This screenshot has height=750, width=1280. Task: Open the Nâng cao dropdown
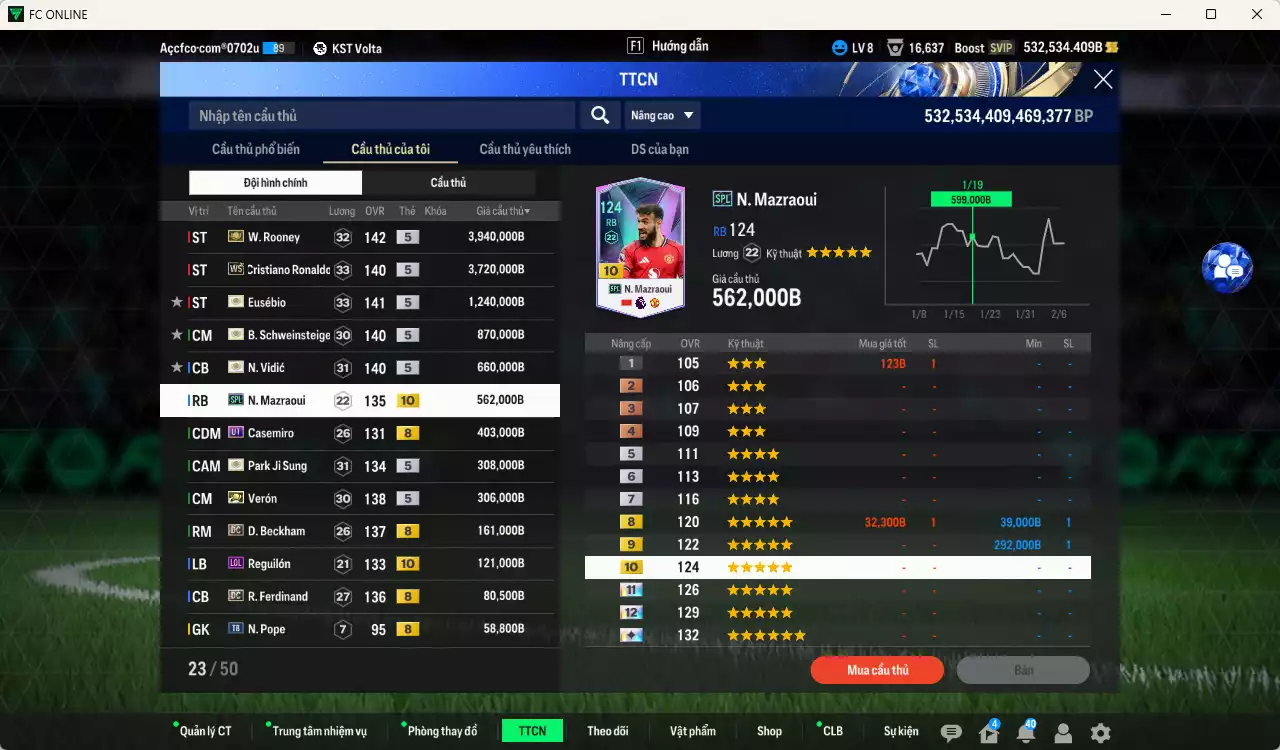662,115
